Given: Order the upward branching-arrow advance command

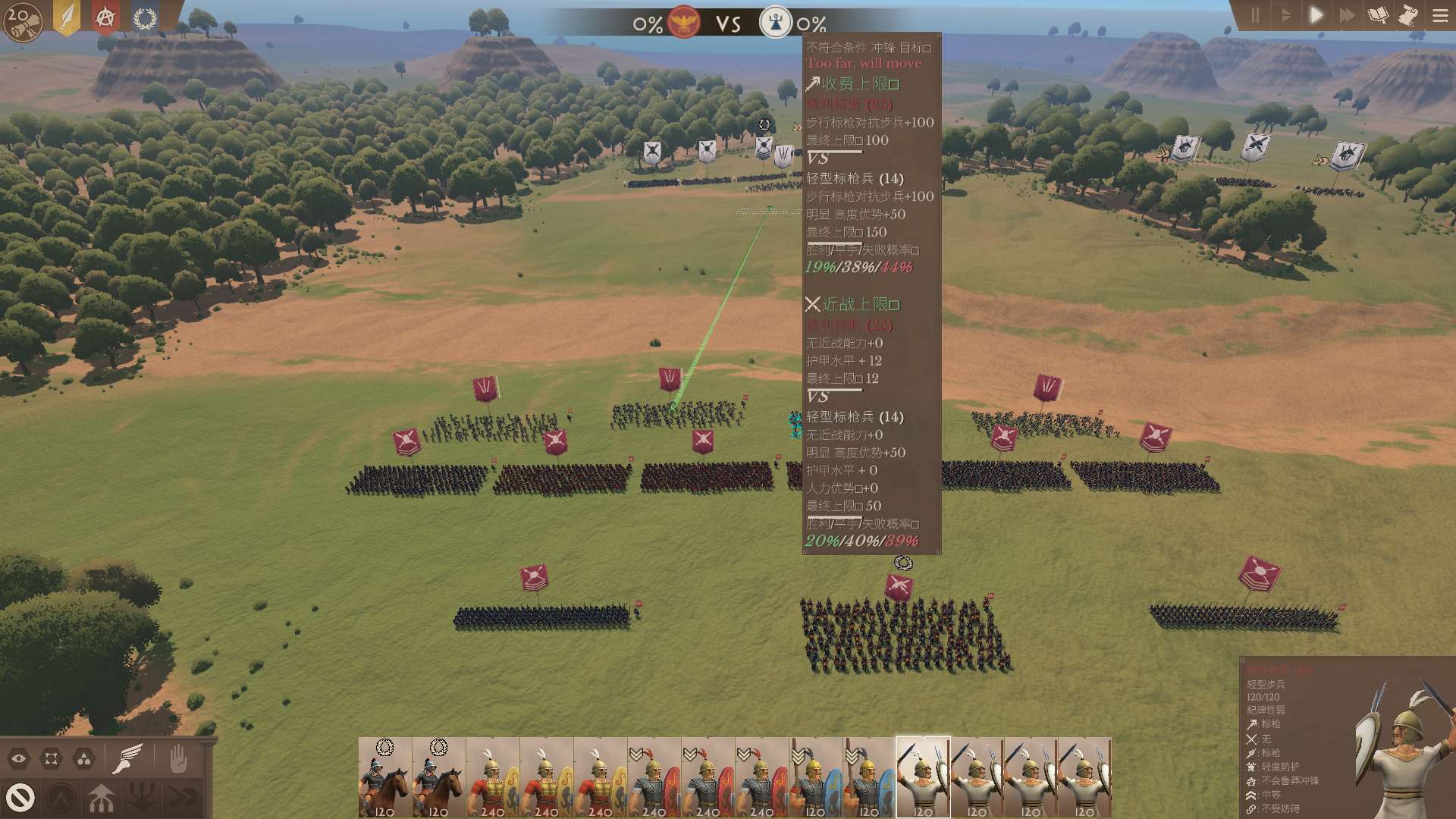Looking at the screenshot, I should click(x=101, y=798).
